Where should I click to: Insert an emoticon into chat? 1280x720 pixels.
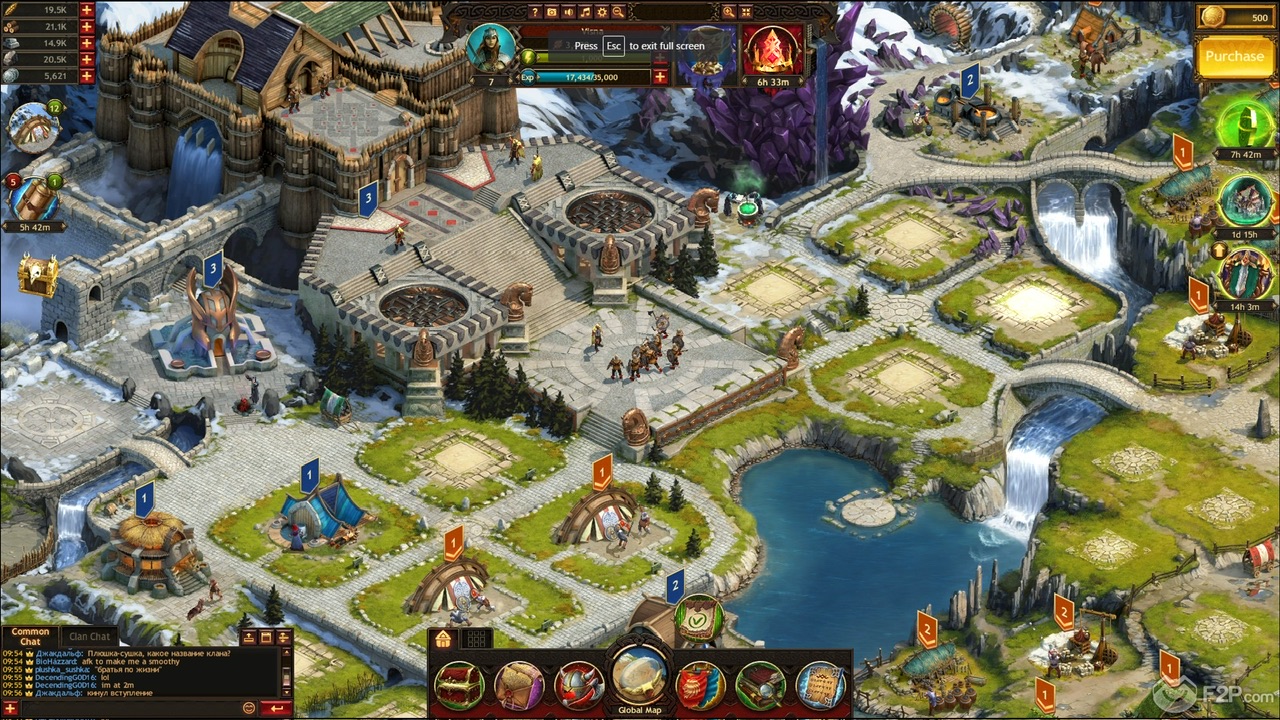coord(250,707)
